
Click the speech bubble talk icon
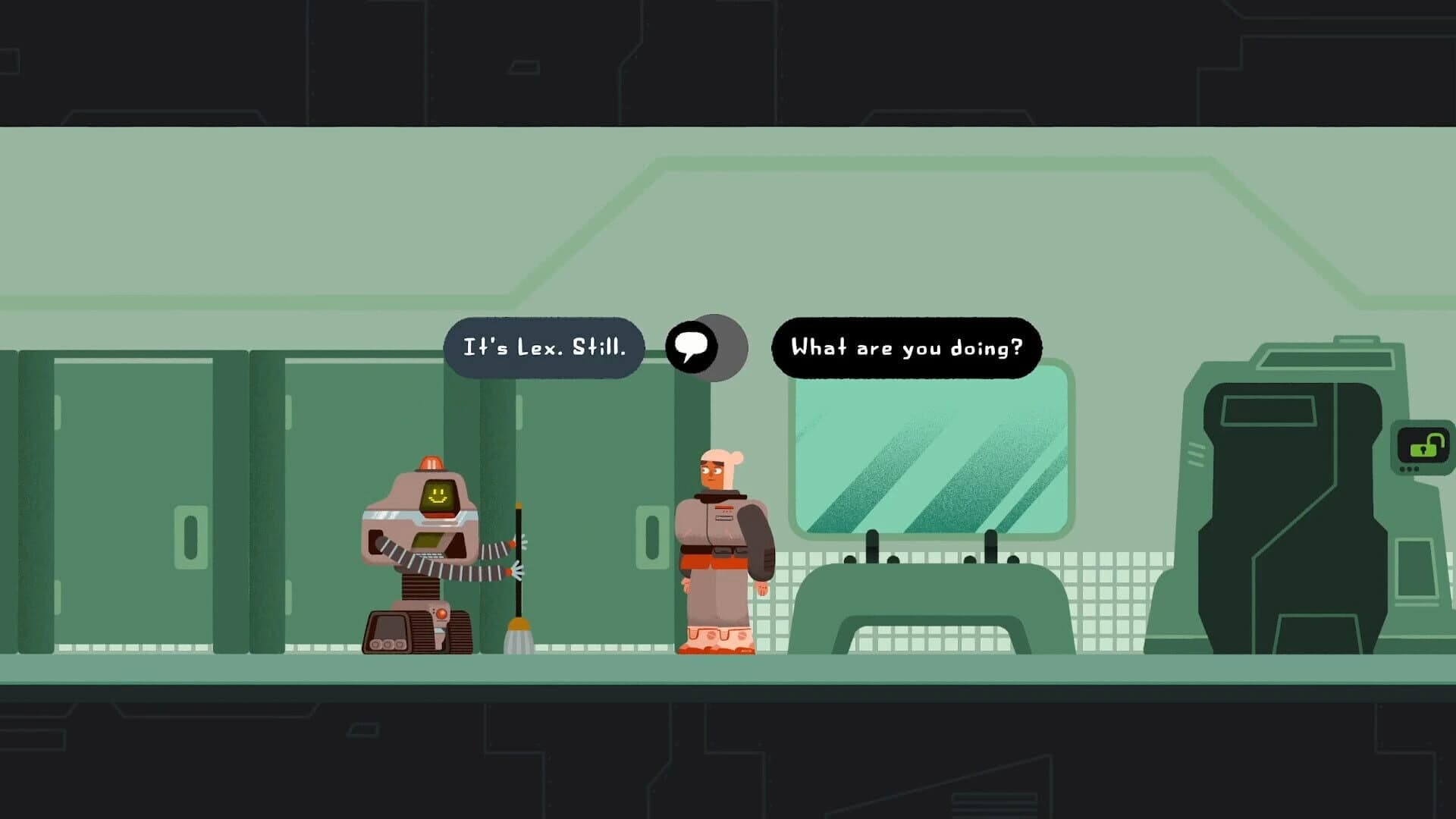coord(692,347)
